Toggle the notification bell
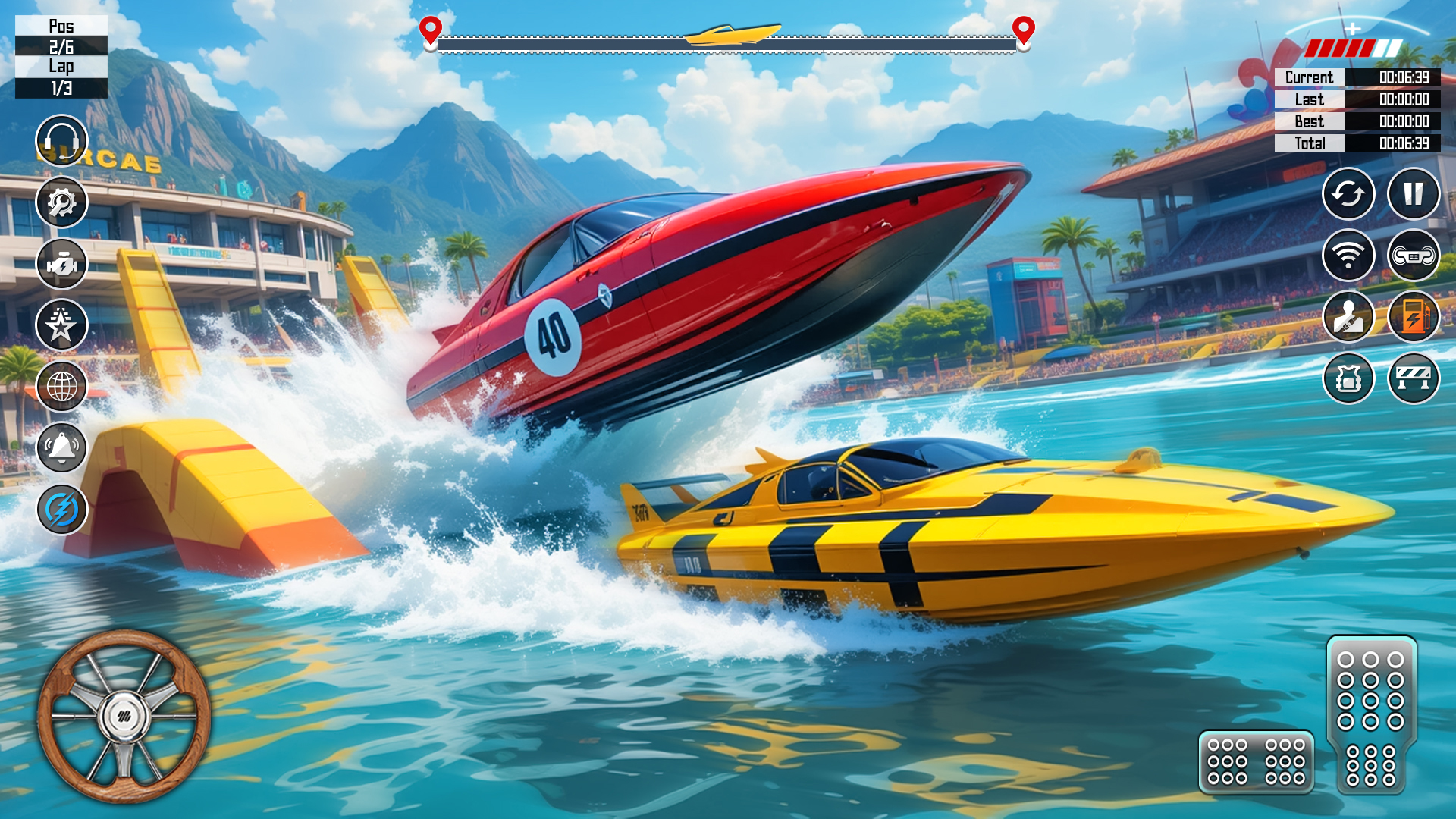The width and height of the screenshot is (1456, 819). tap(62, 446)
